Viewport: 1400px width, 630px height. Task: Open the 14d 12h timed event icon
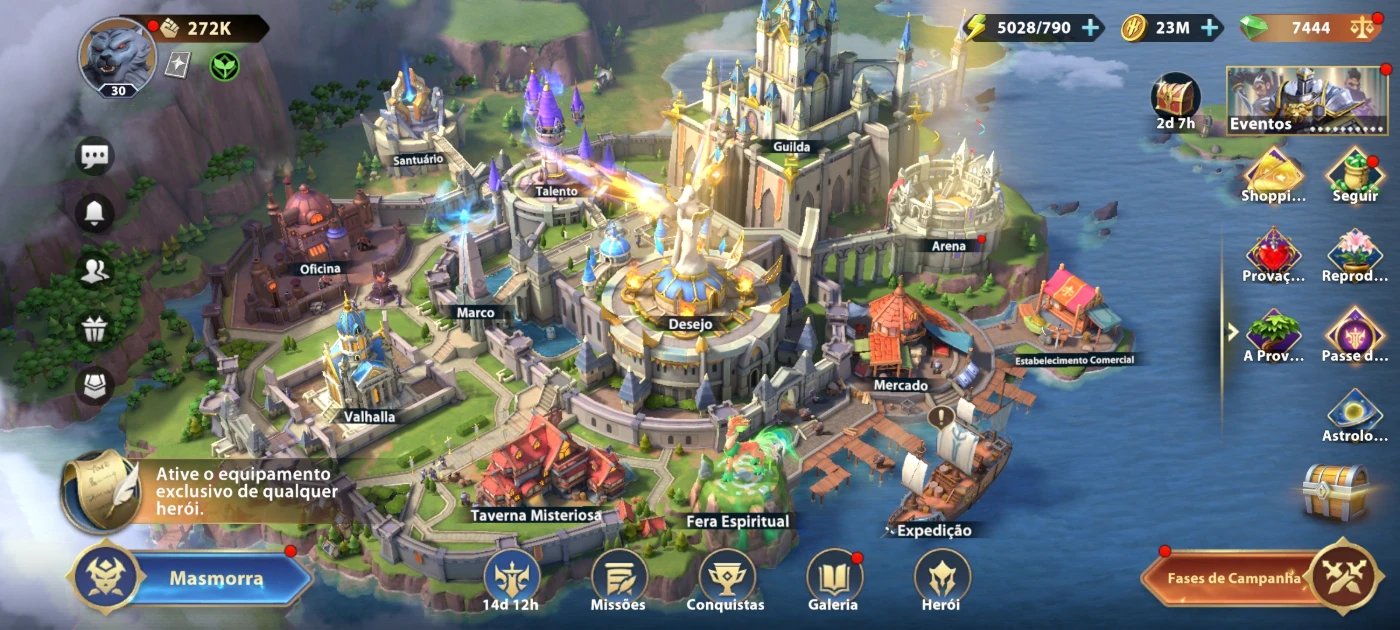(512, 580)
